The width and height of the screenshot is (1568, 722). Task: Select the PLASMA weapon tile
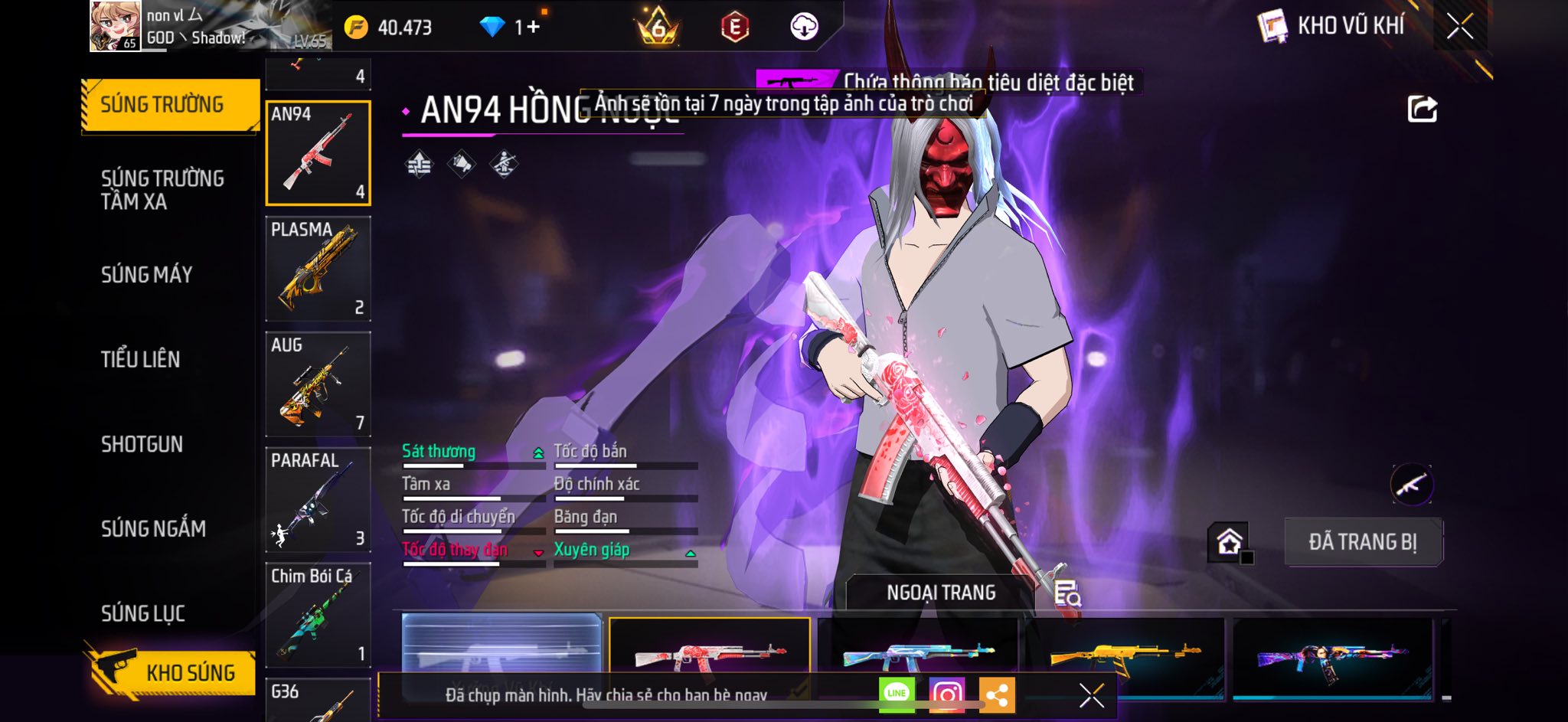318,269
